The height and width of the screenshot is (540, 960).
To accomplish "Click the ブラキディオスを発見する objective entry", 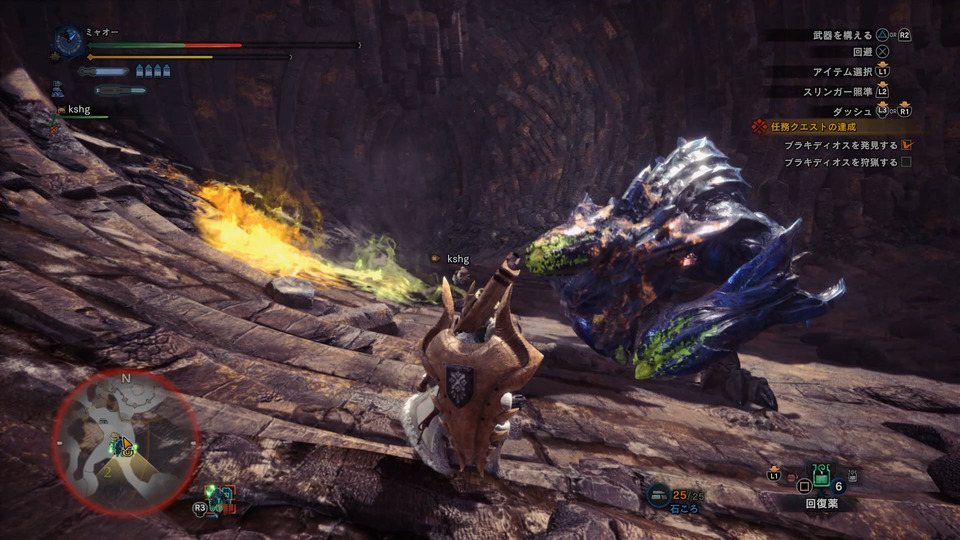I will tap(840, 145).
